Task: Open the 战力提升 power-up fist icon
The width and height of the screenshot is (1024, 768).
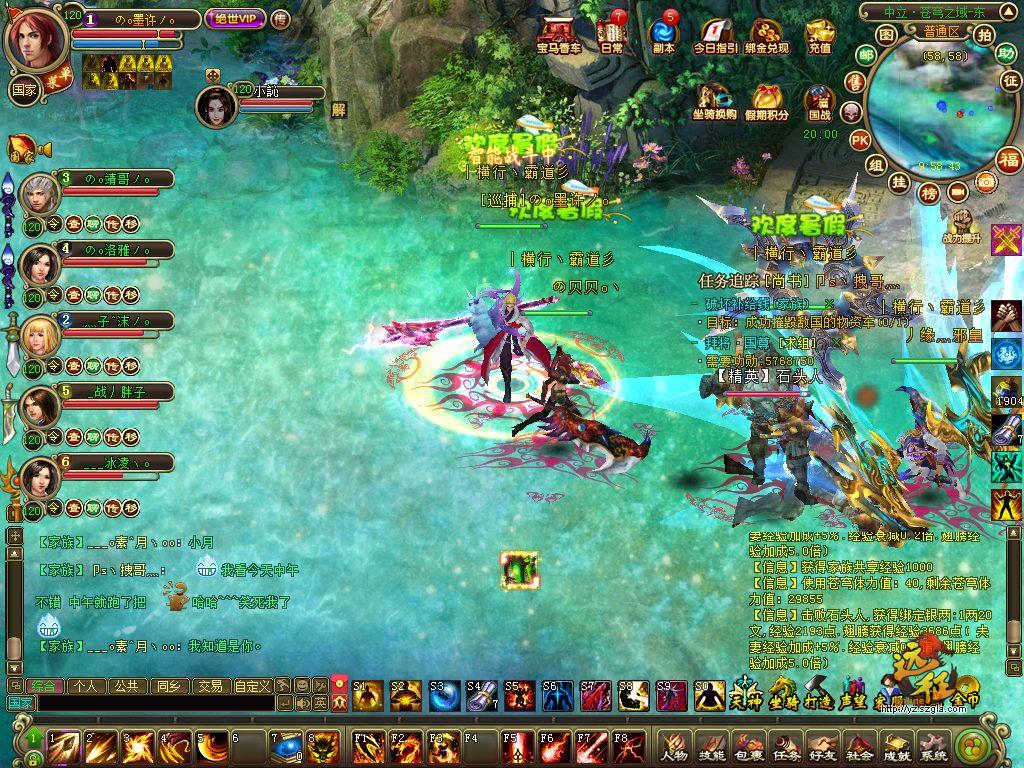Action: [963, 224]
